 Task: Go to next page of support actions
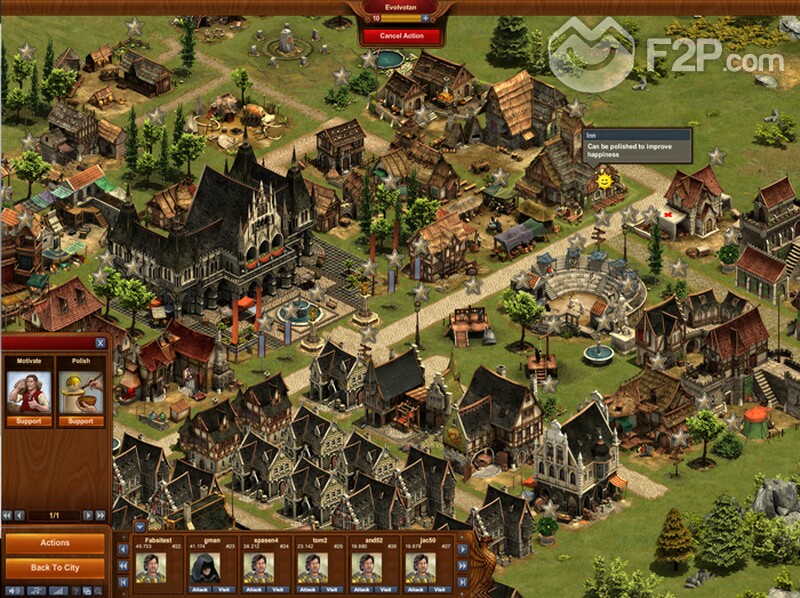point(88,515)
